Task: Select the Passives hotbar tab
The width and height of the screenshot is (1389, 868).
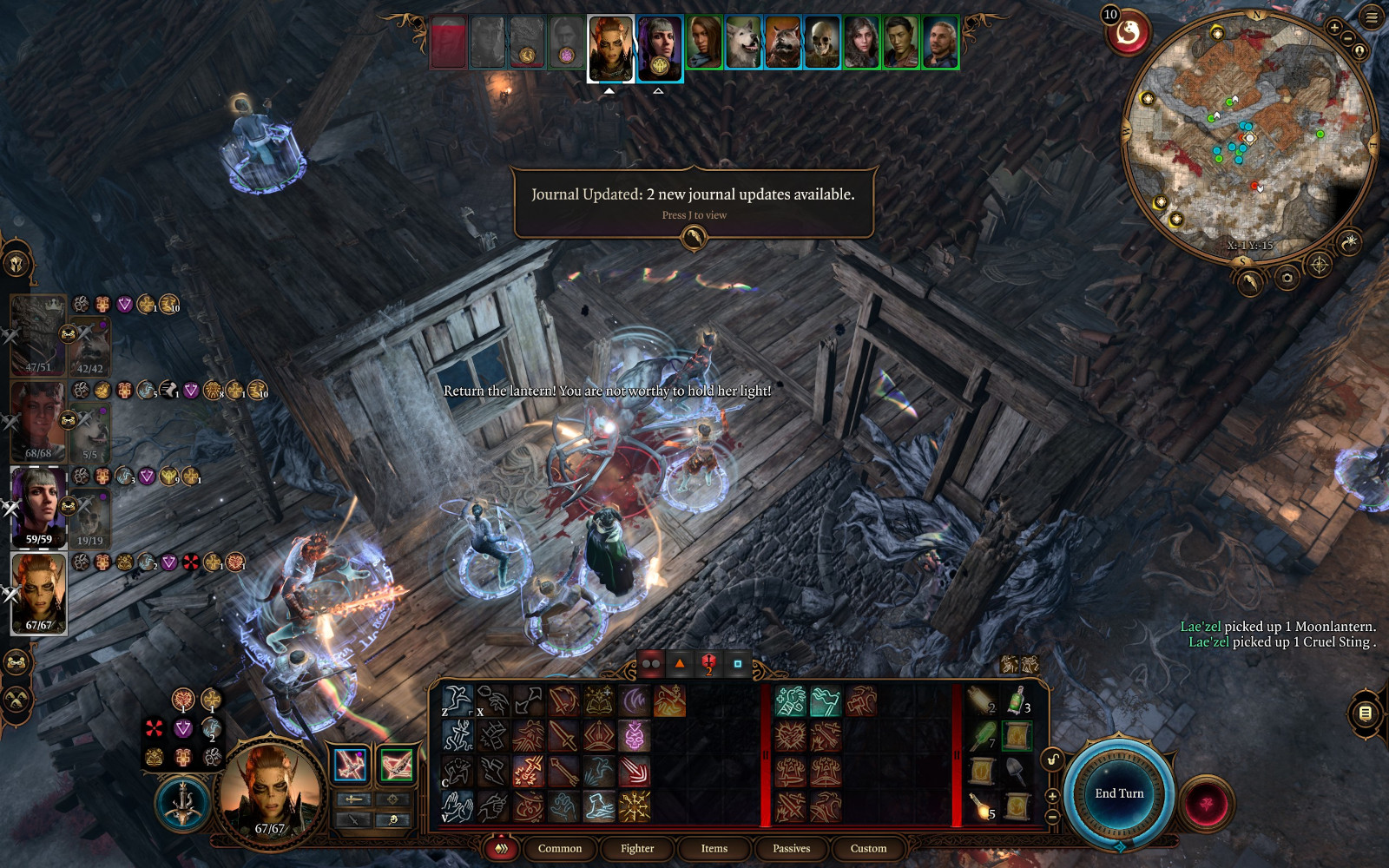Action: [x=791, y=848]
